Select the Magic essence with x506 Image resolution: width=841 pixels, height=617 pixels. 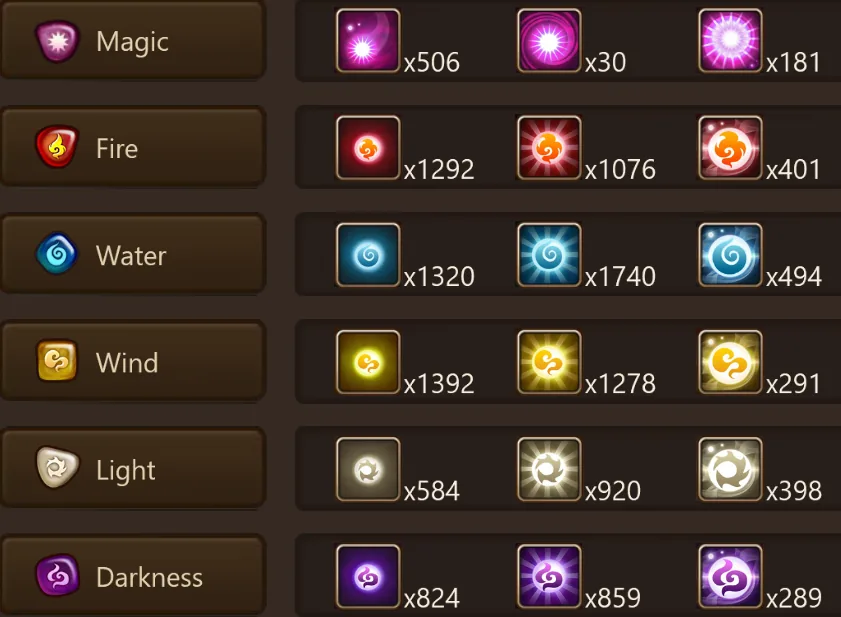368,41
